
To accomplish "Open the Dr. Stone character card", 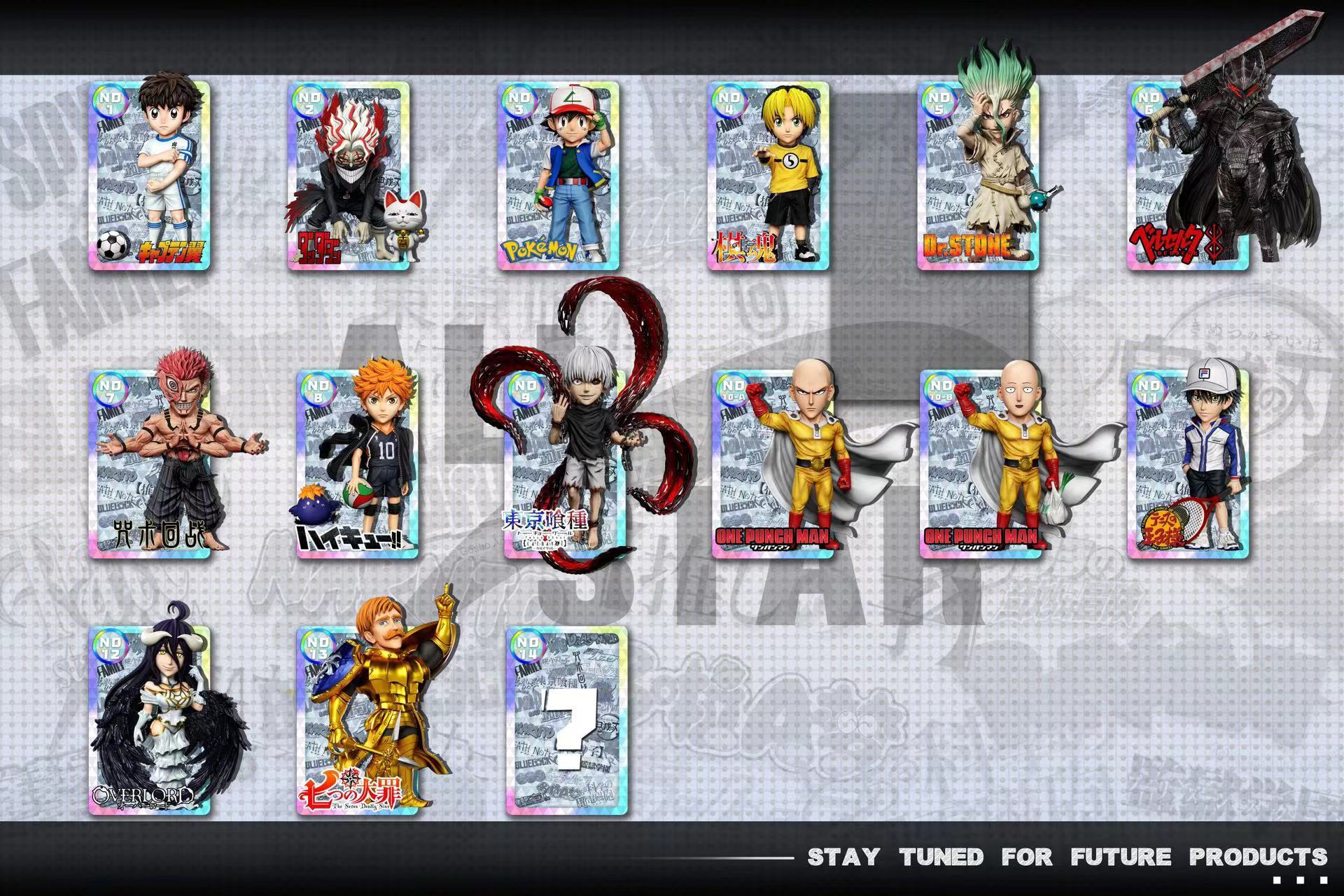I will pos(978,175).
